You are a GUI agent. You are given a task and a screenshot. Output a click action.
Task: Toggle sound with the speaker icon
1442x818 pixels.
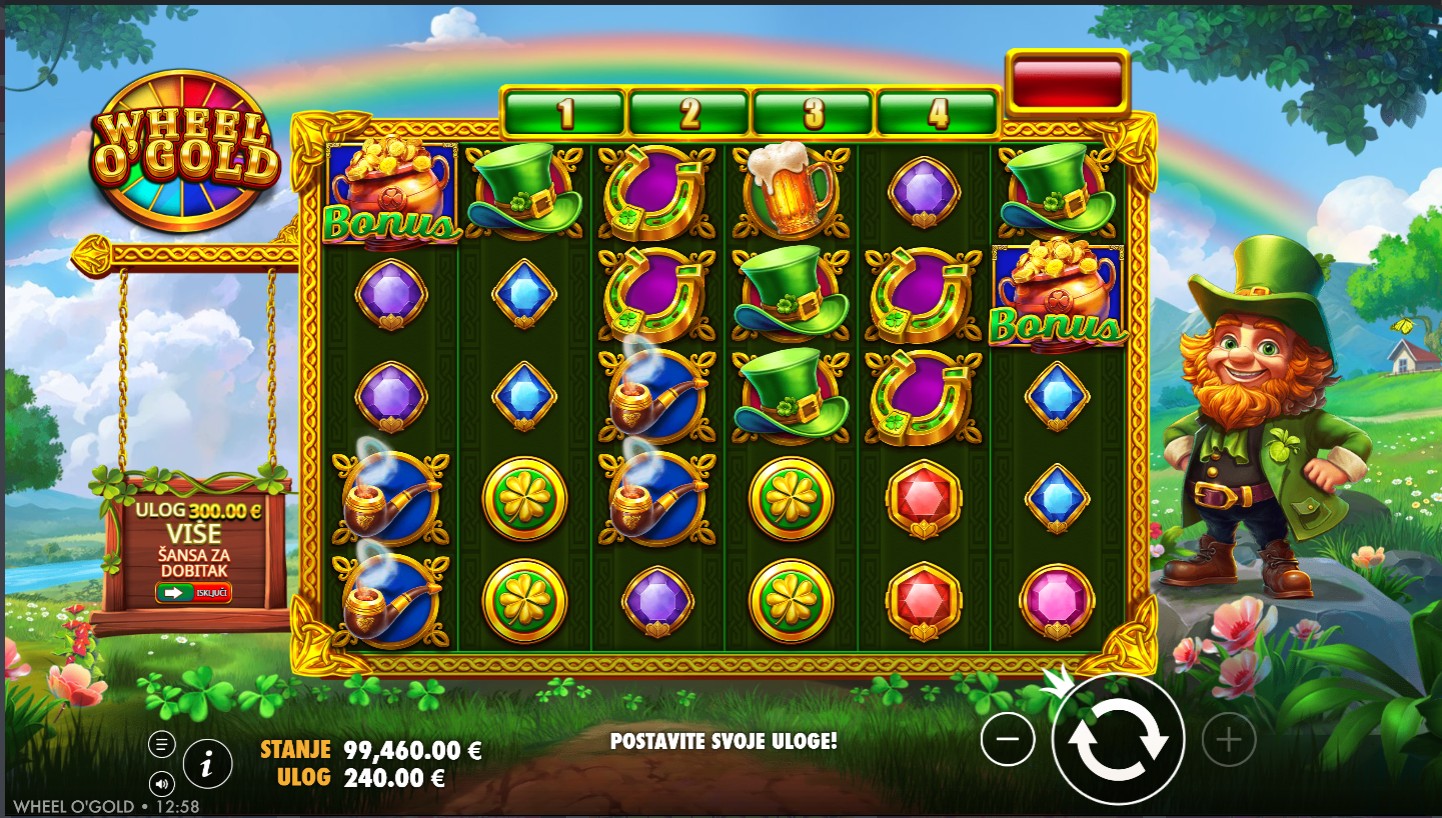[161, 782]
